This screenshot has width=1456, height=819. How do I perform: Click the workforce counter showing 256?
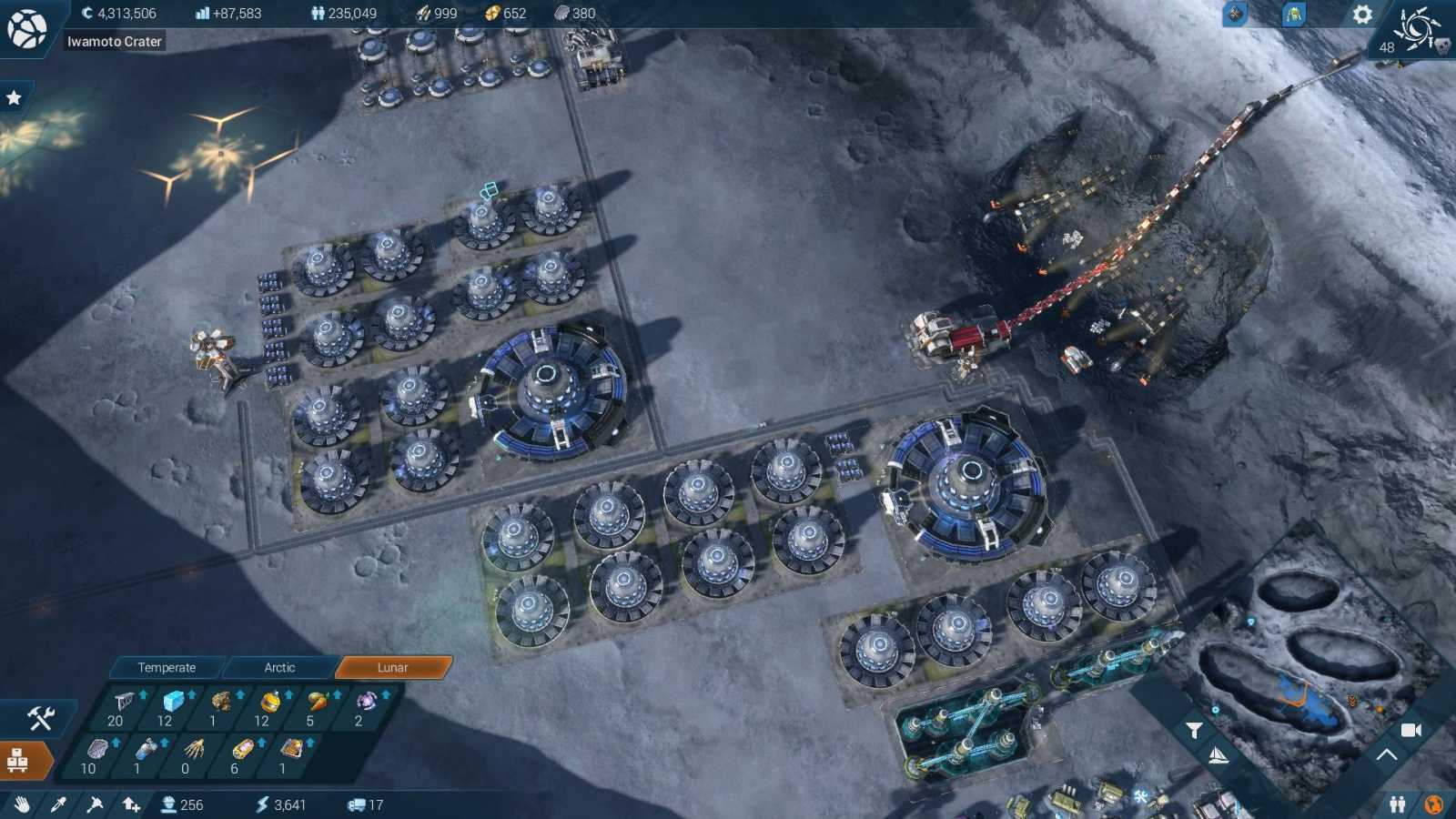tap(182, 804)
